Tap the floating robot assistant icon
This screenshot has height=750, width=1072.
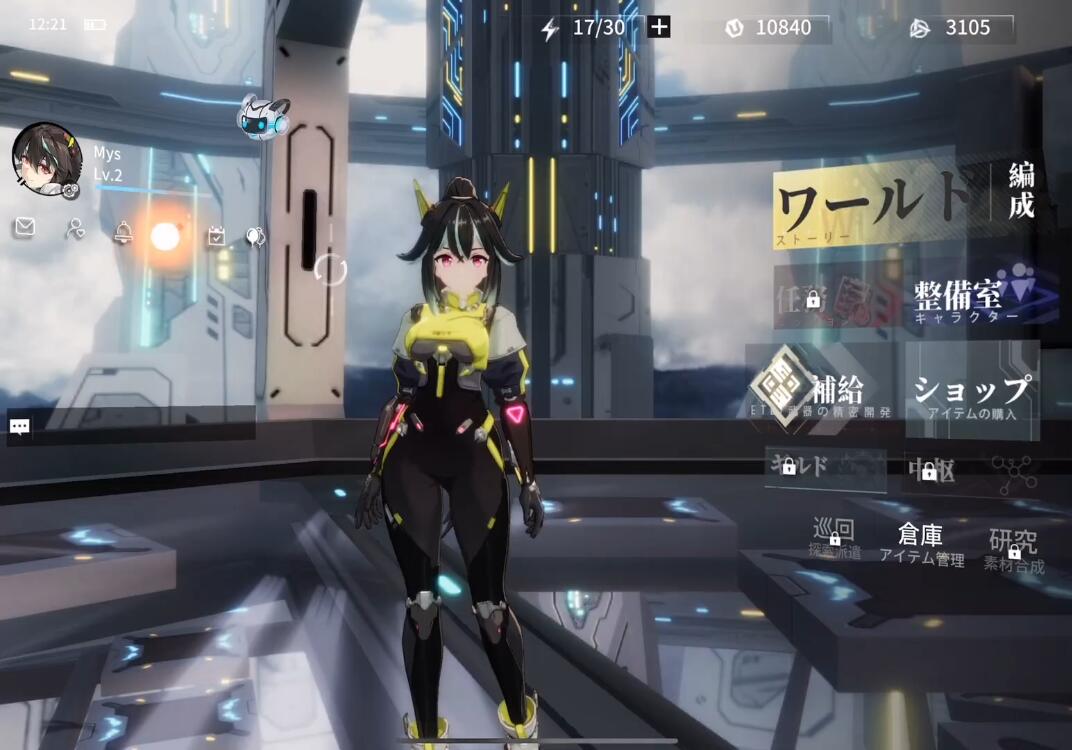[x=263, y=116]
